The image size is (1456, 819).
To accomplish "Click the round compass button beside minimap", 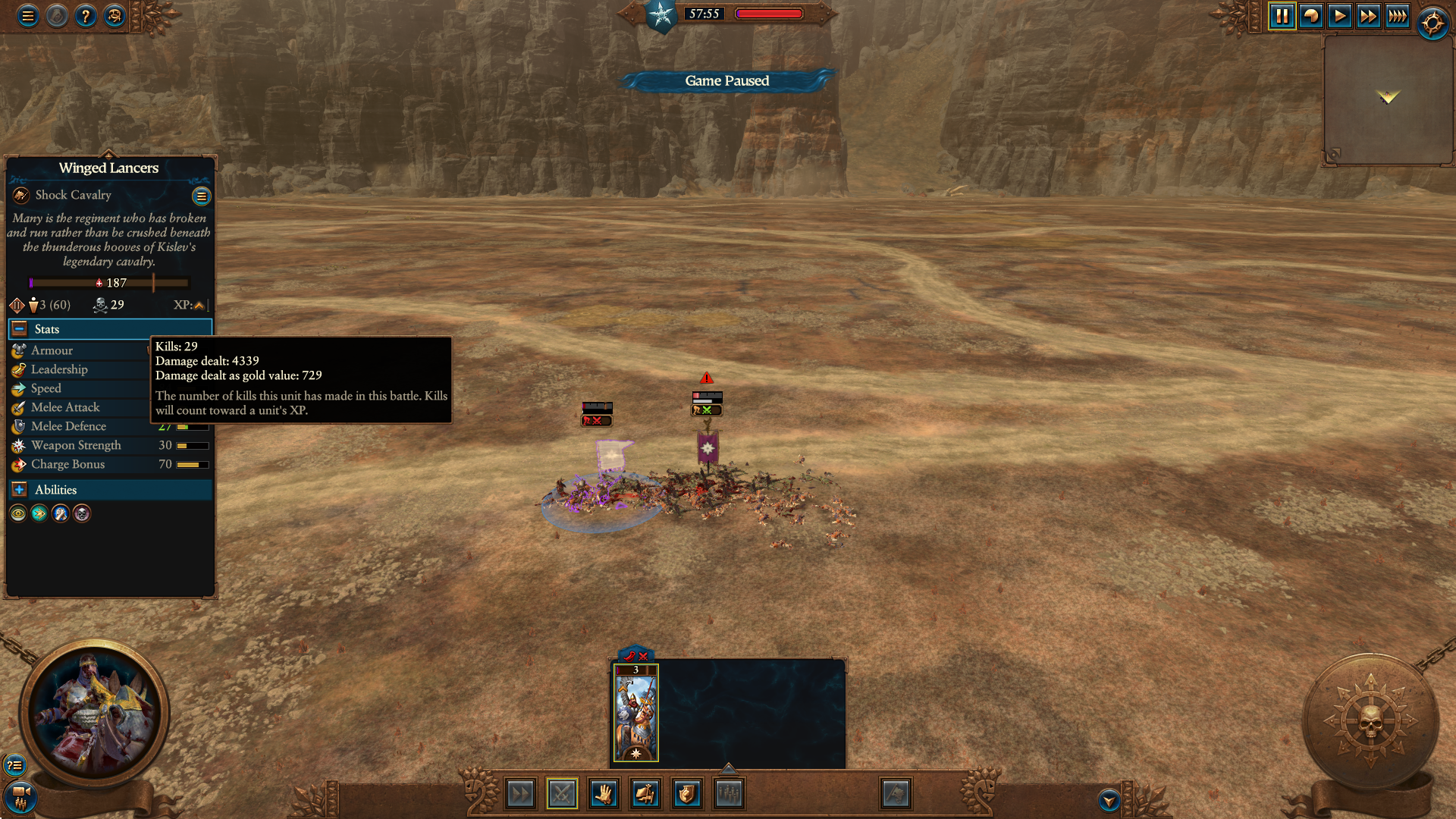I will click(x=1432, y=24).
